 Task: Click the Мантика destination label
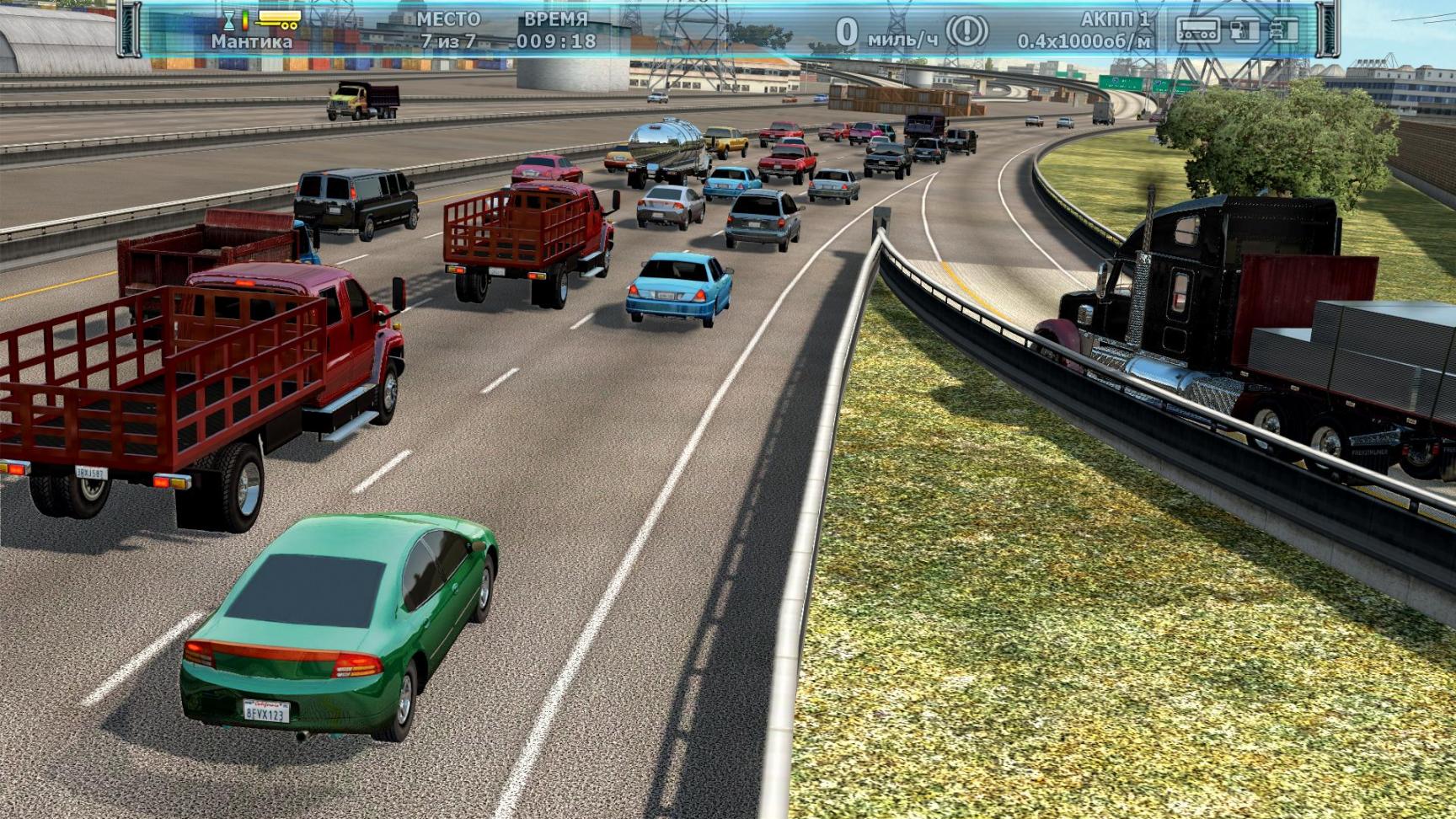[x=251, y=41]
